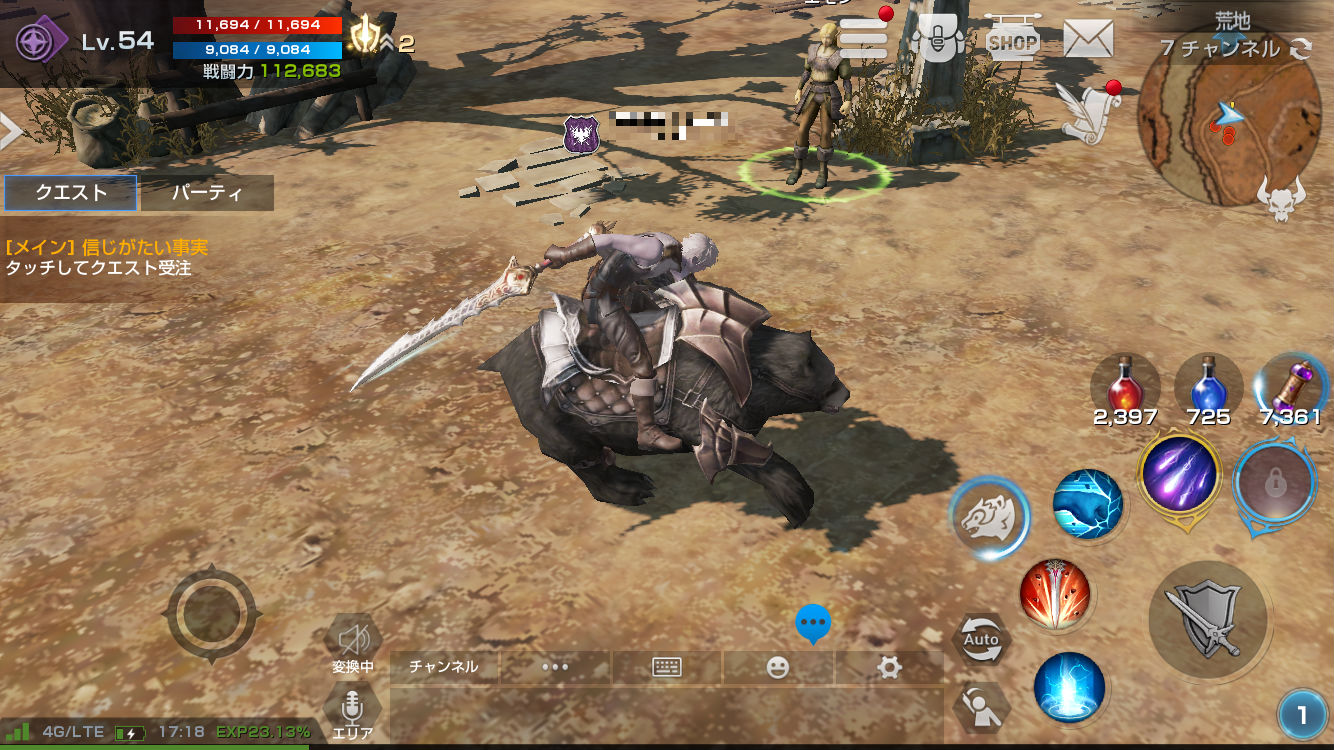Toggle the Auto battle button
Screen dimensions: 1334x750
pos(981,639)
